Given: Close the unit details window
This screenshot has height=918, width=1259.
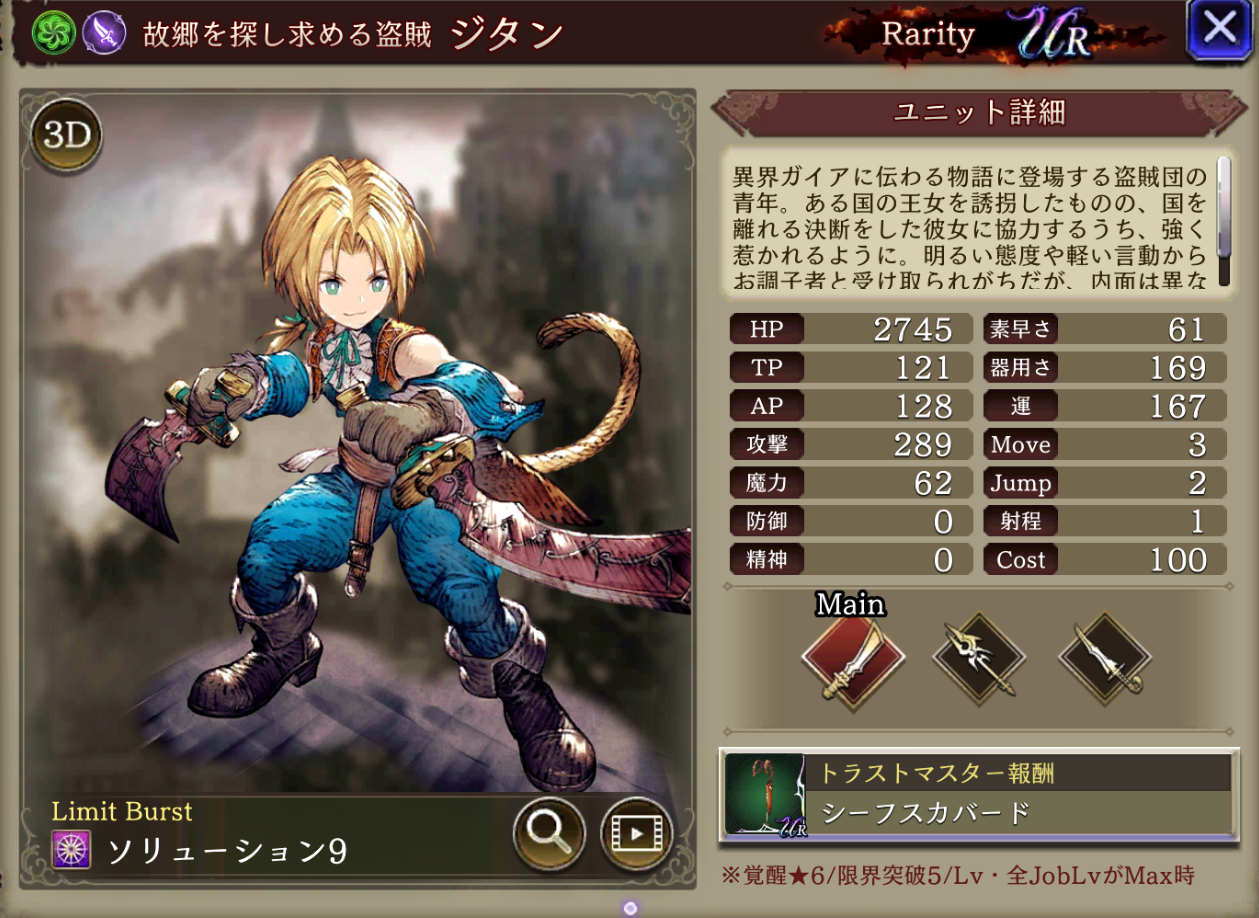Looking at the screenshot, I should (x=1219, y=31).
